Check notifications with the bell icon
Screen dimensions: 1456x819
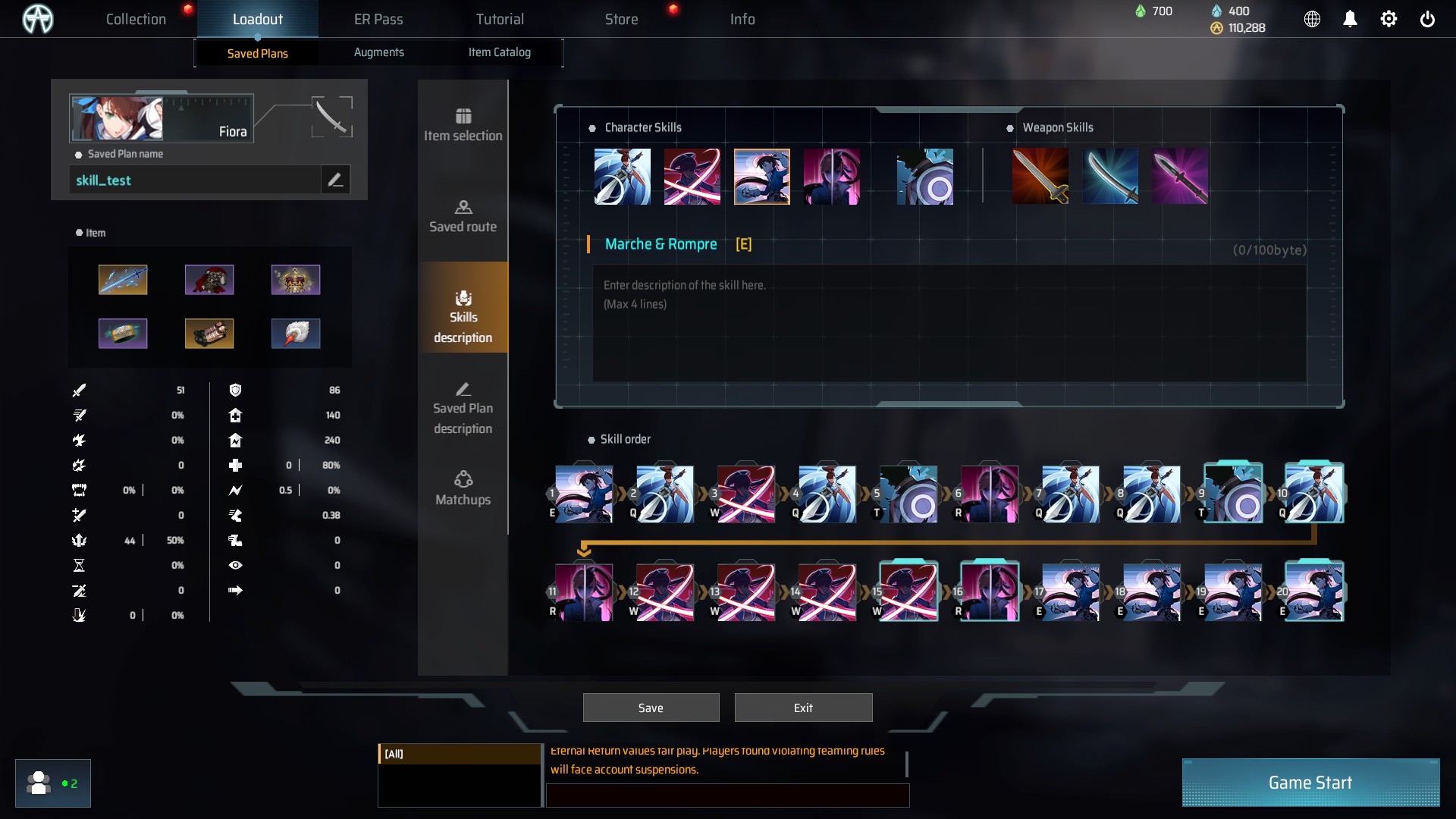click(x=1350, y=19)
